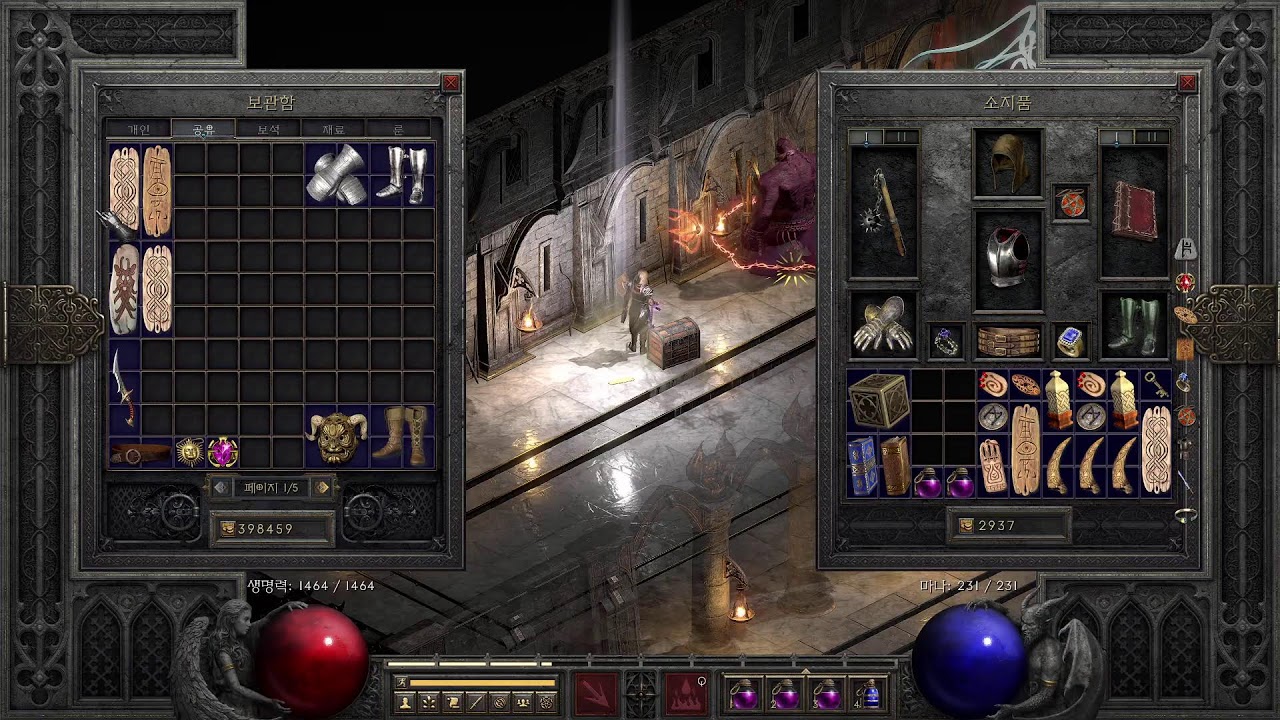The width and height of the screenshot is (1280, 720).
Task: Select the 재료 stash tab
Action: [333, 129]
